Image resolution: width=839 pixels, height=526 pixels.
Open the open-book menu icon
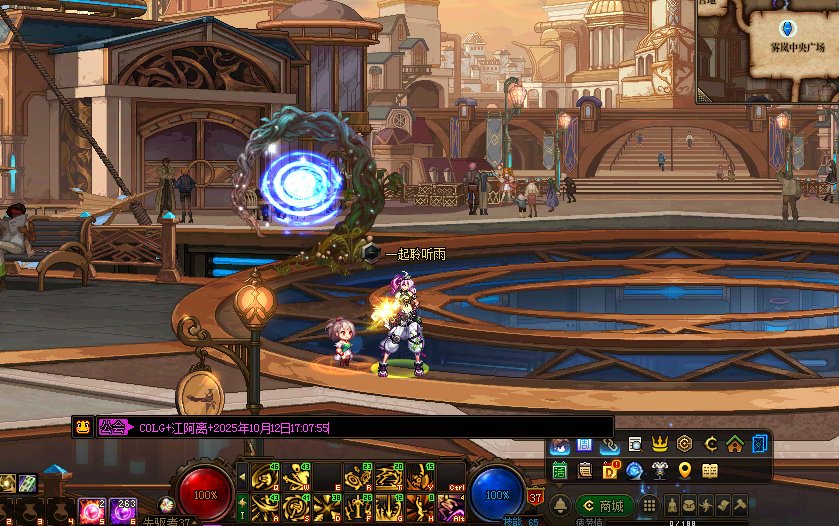coord(710,470)
